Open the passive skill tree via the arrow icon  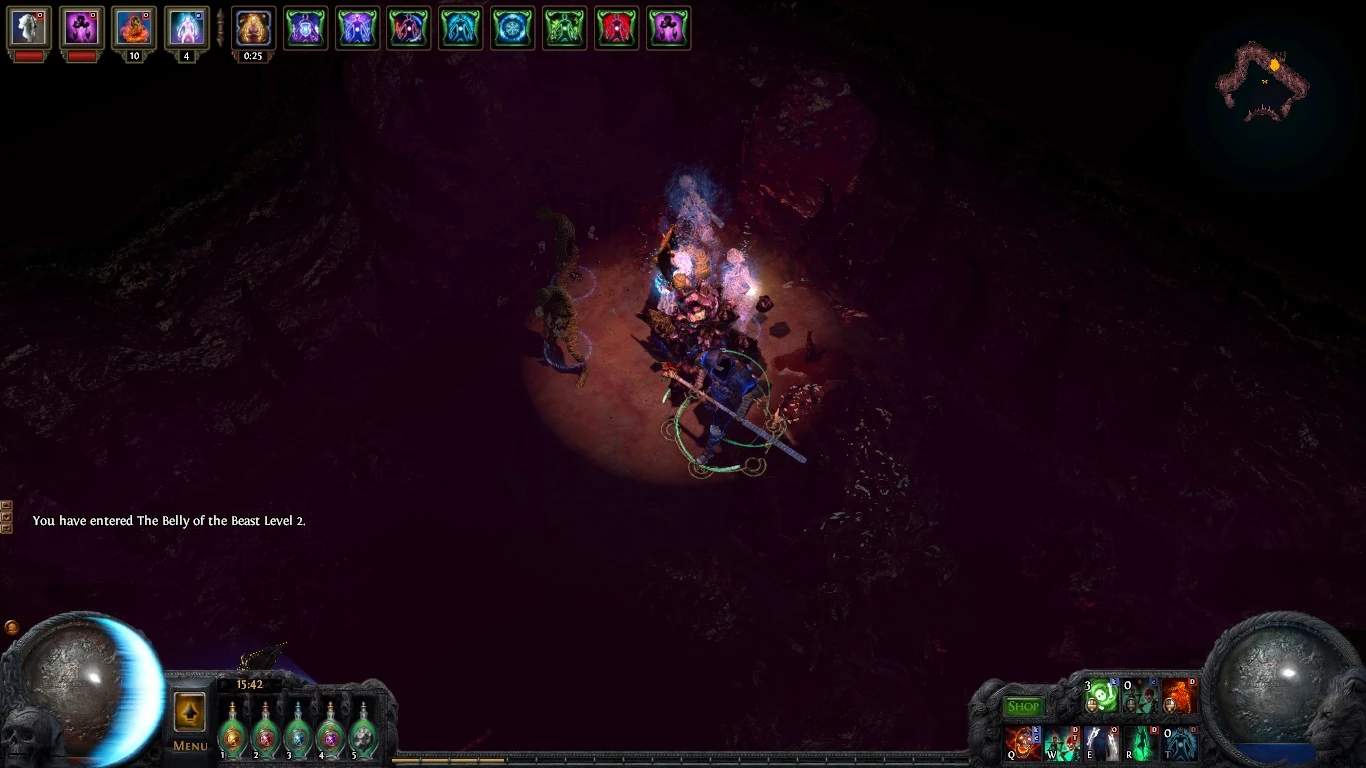[x=188, y=714]
